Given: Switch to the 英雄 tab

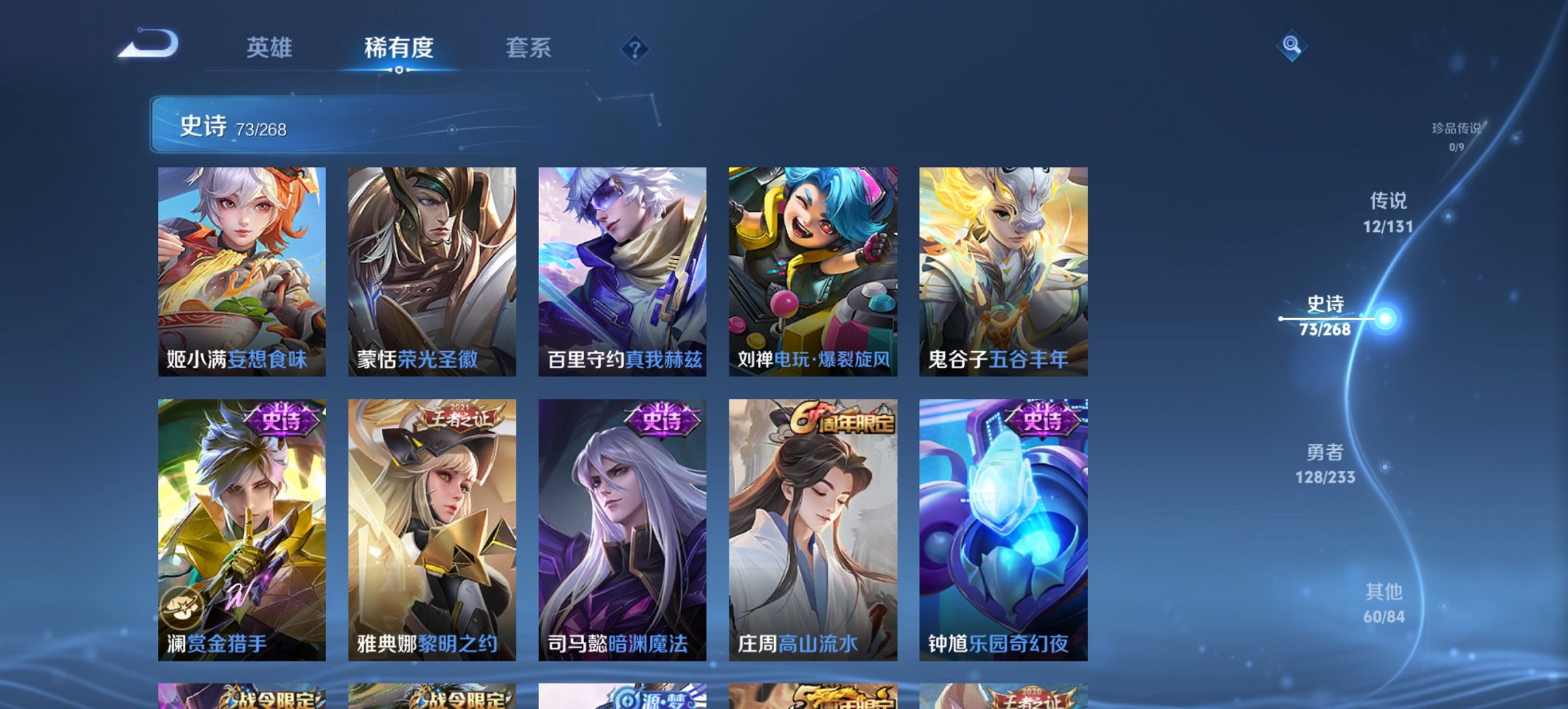Looking at the screenshot, I should tap(272, 48).
